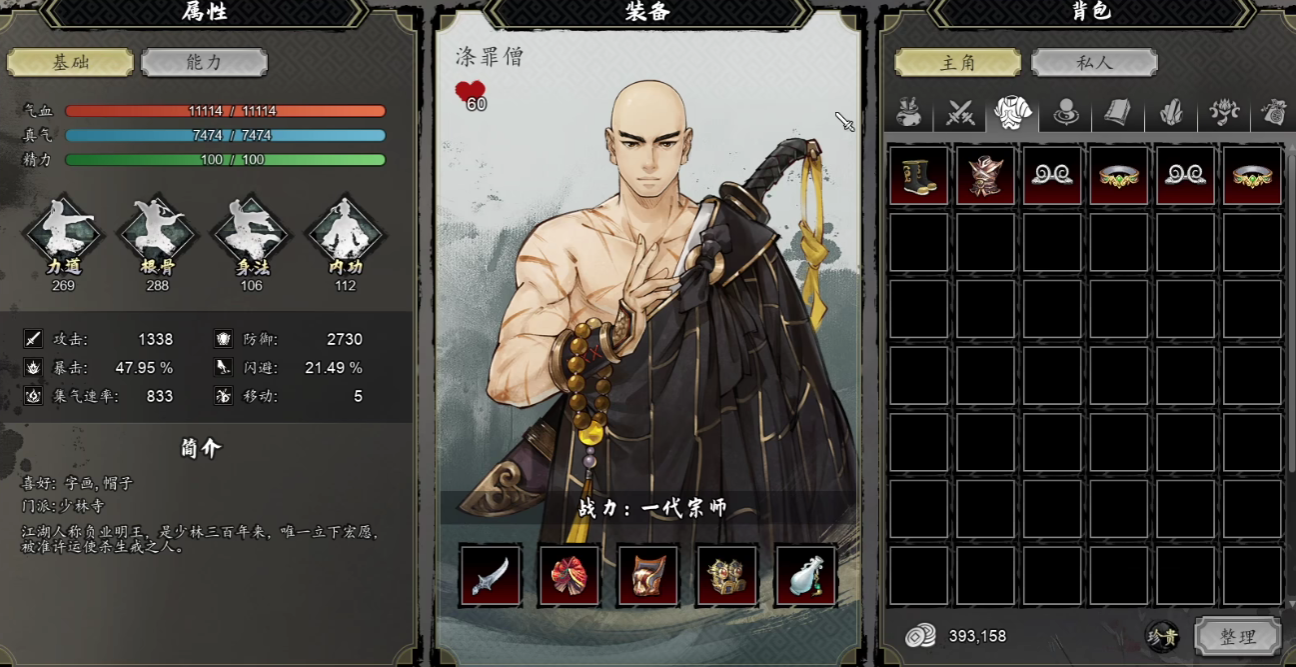The image size is (1296, 667).
Task: Switch to the 主角 backpack tab
Action: (957, 62)
